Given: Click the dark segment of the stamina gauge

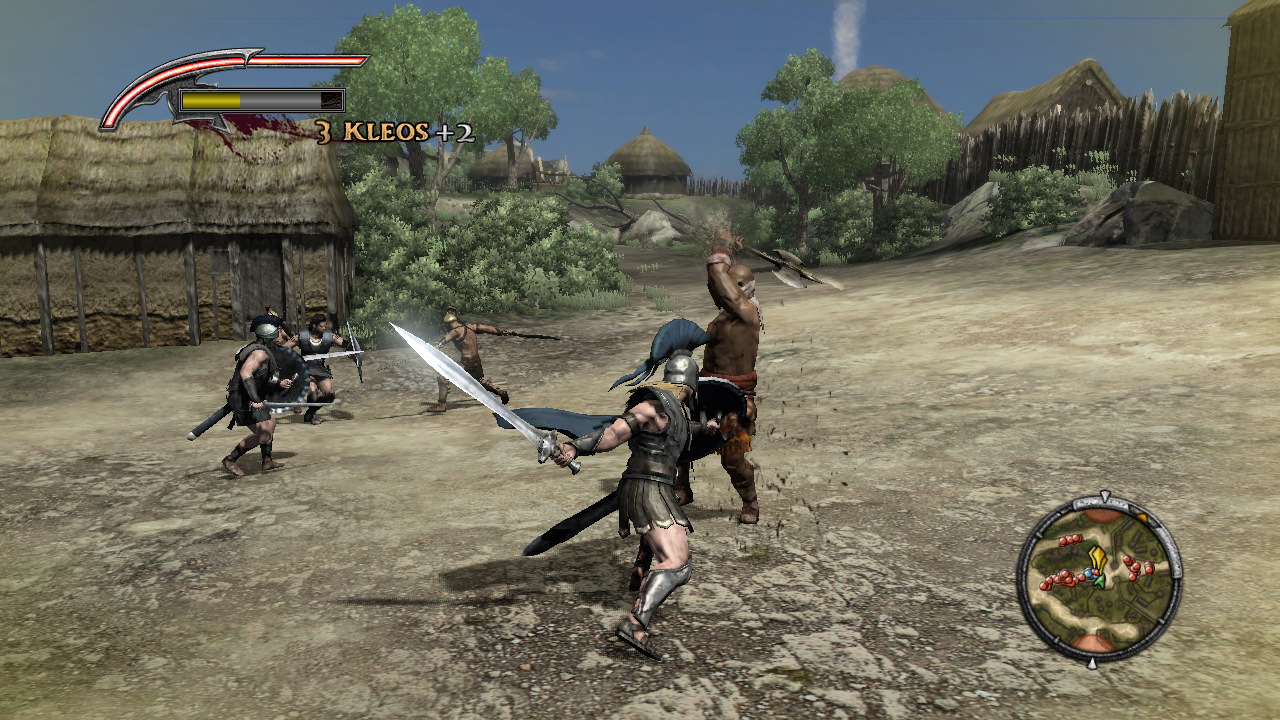Looking at the screenshot, I should (332, 99).
